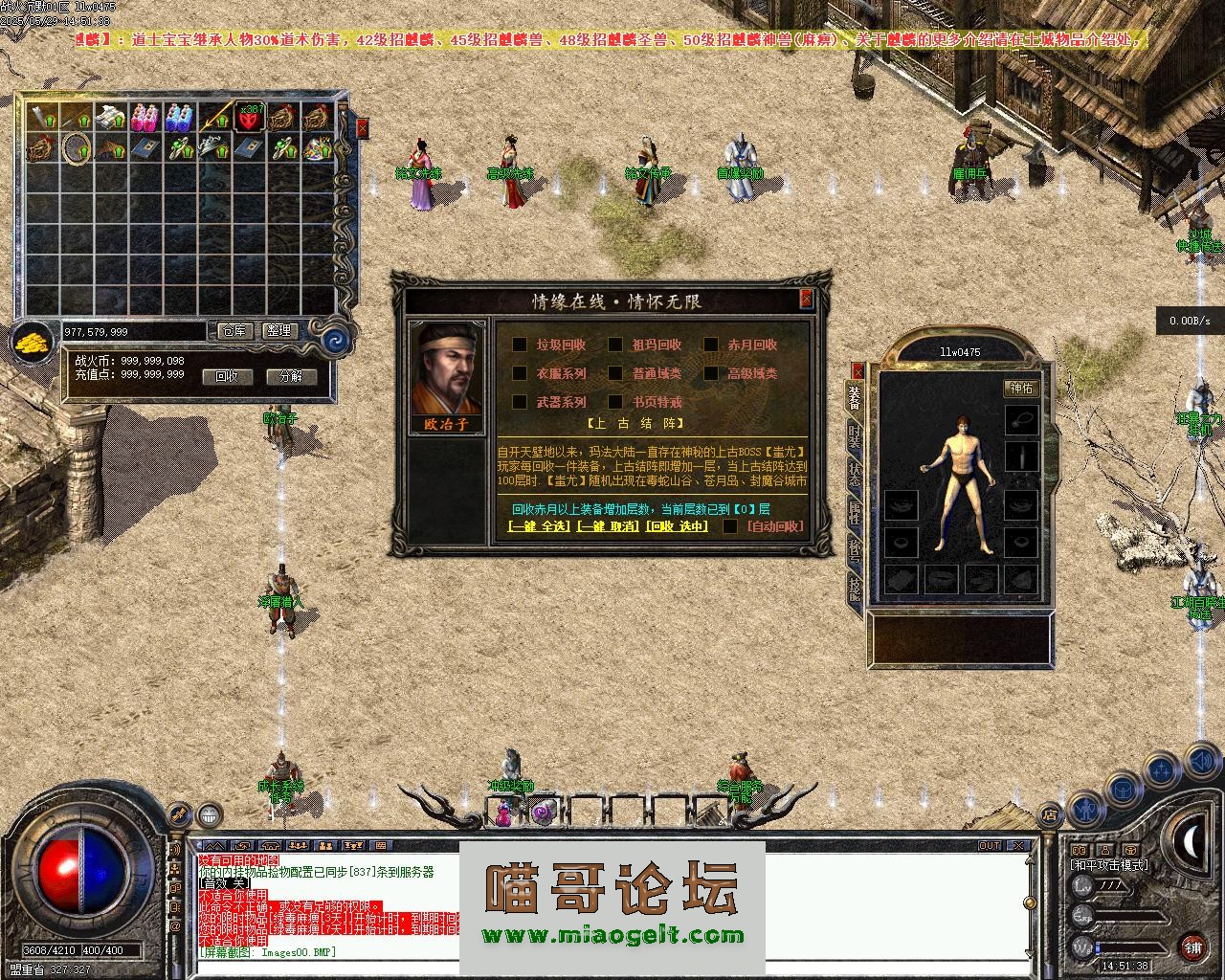Close the 欧冶子 recycling dialog
Image resolution: width=1225 pixels, height=980 pixels.
(x=806, y=299)
